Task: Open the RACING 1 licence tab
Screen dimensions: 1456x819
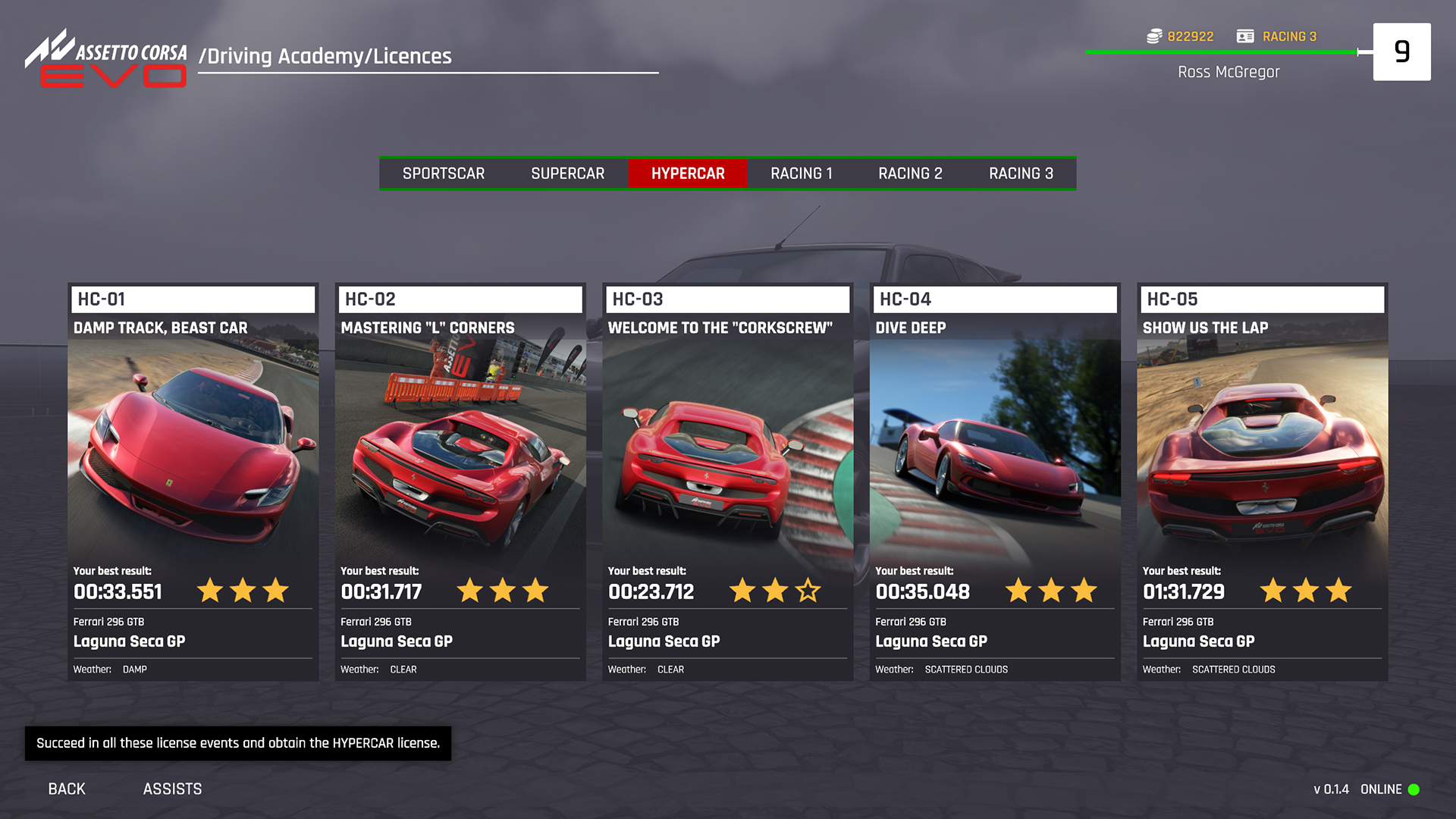Action: tap(802, 173)
